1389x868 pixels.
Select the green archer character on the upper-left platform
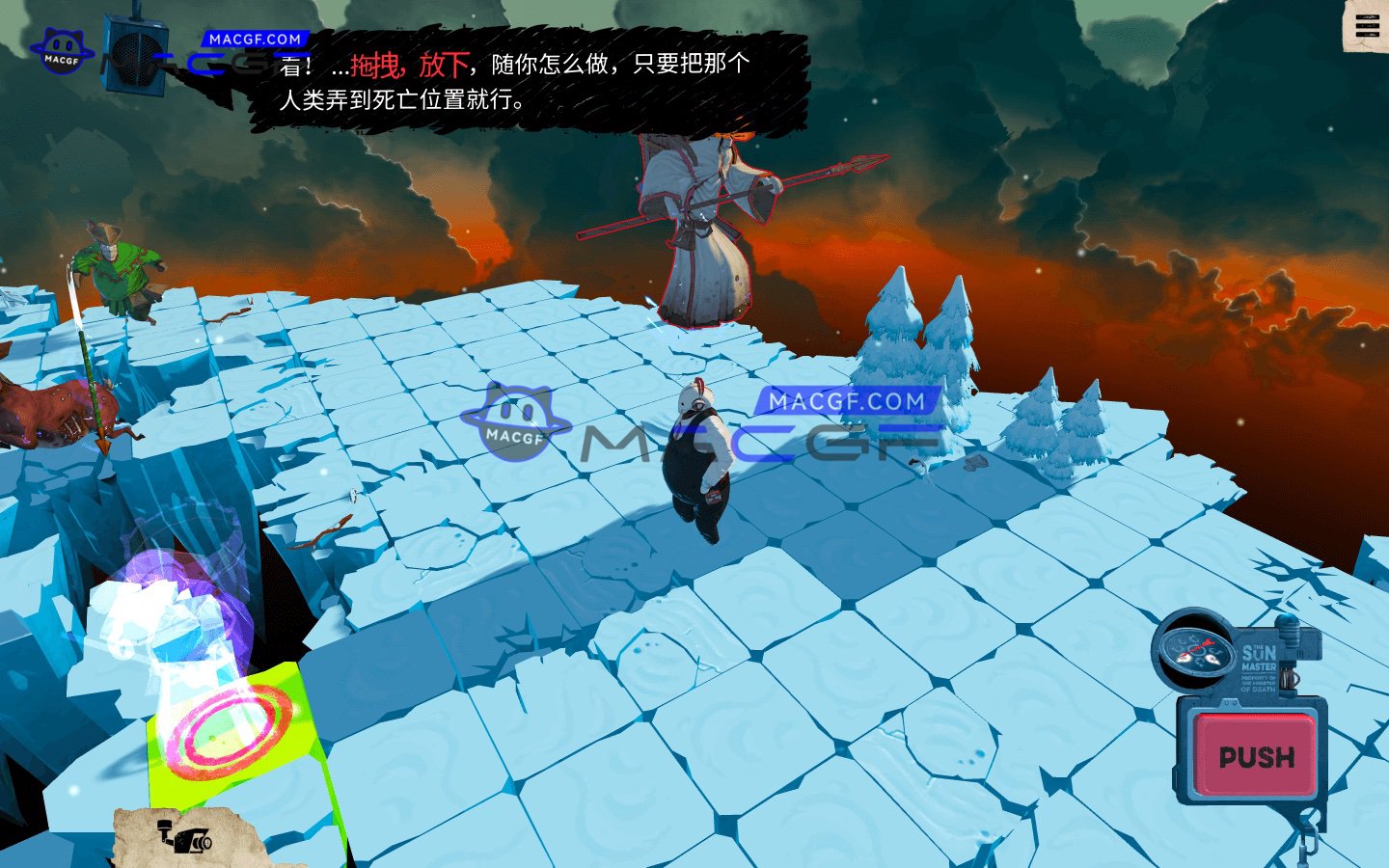tap(116, 270)
